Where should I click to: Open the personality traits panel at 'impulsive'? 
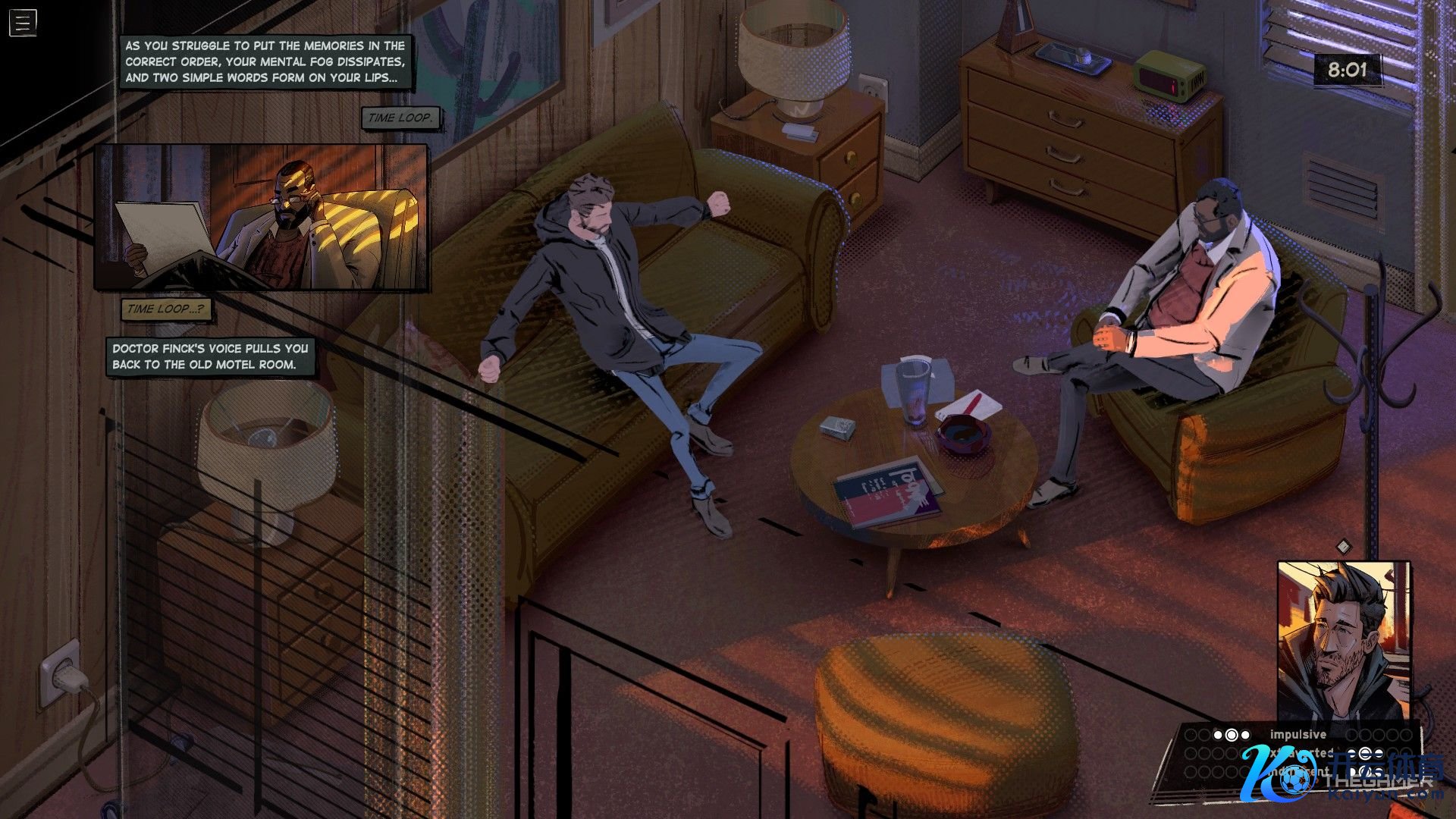click(x=1298, y=734)
